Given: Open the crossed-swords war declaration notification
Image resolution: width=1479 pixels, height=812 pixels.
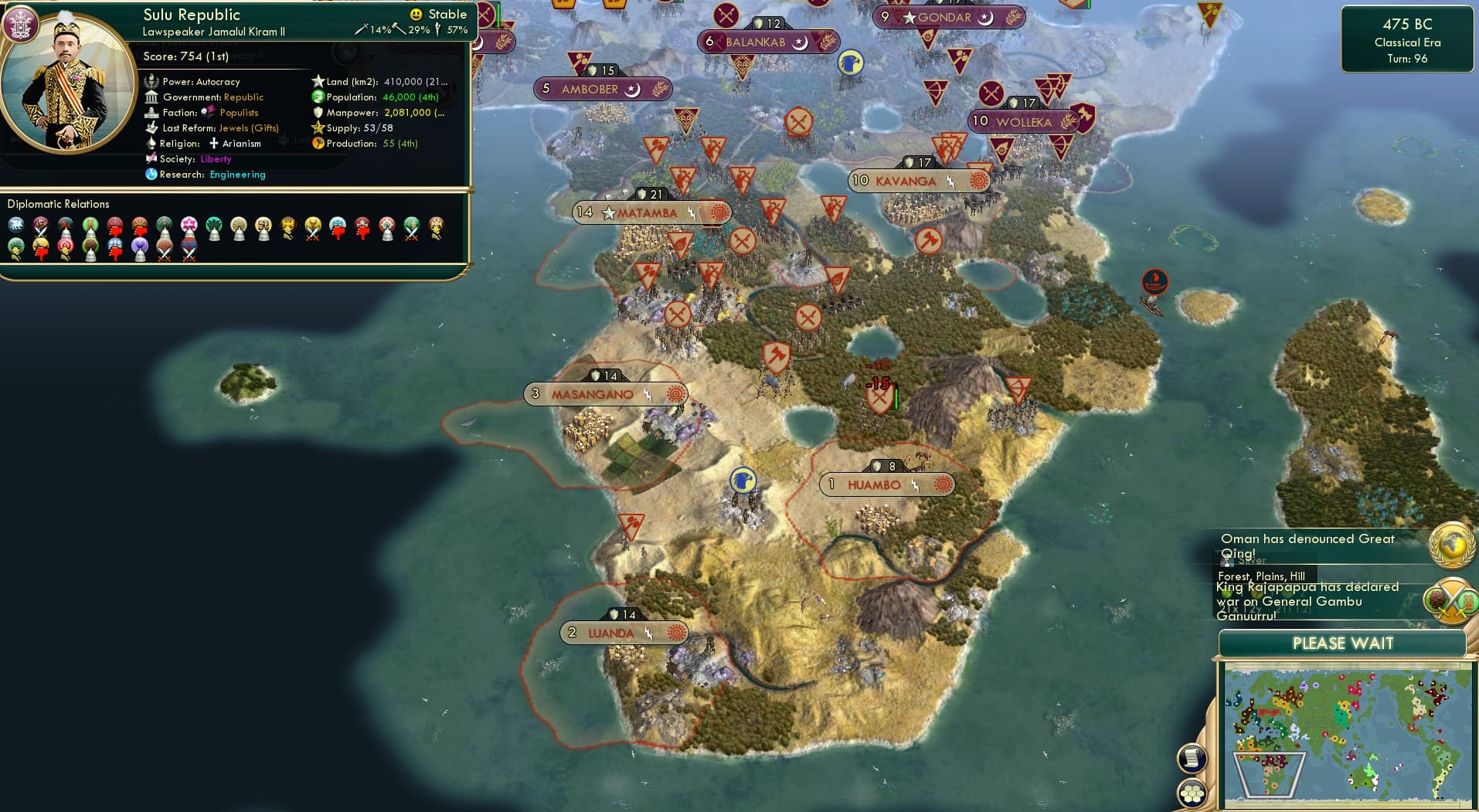Looking at the screenshot, I should 1451,599.
